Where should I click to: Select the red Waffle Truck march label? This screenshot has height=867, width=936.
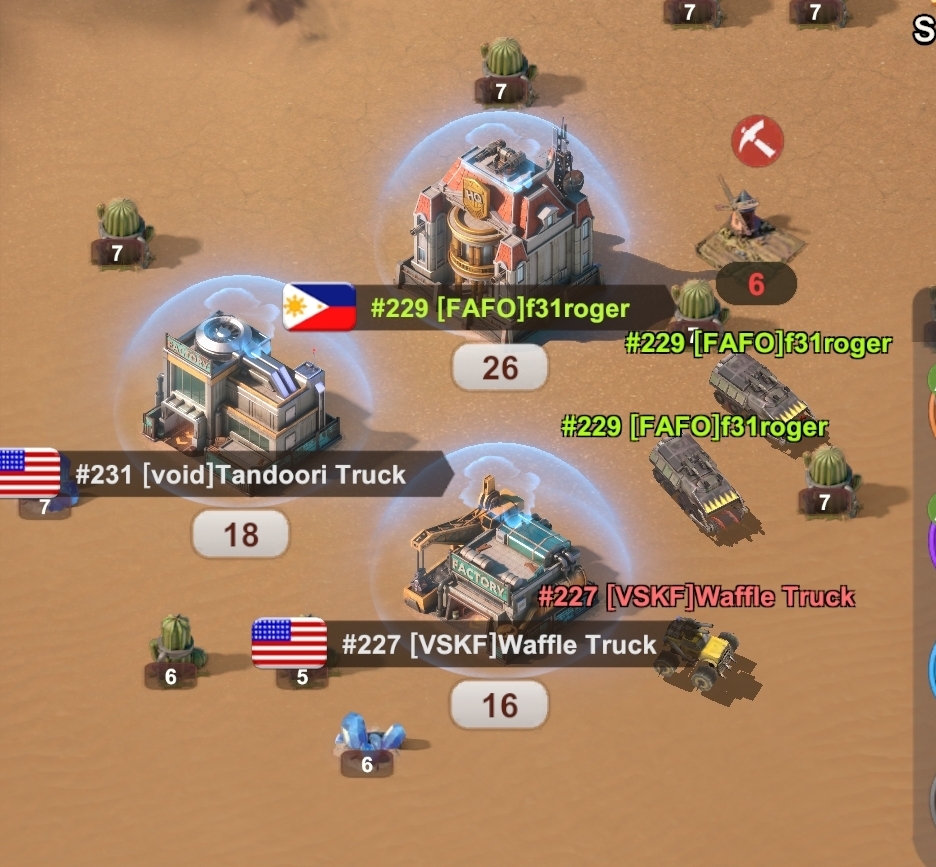(696, 597)
